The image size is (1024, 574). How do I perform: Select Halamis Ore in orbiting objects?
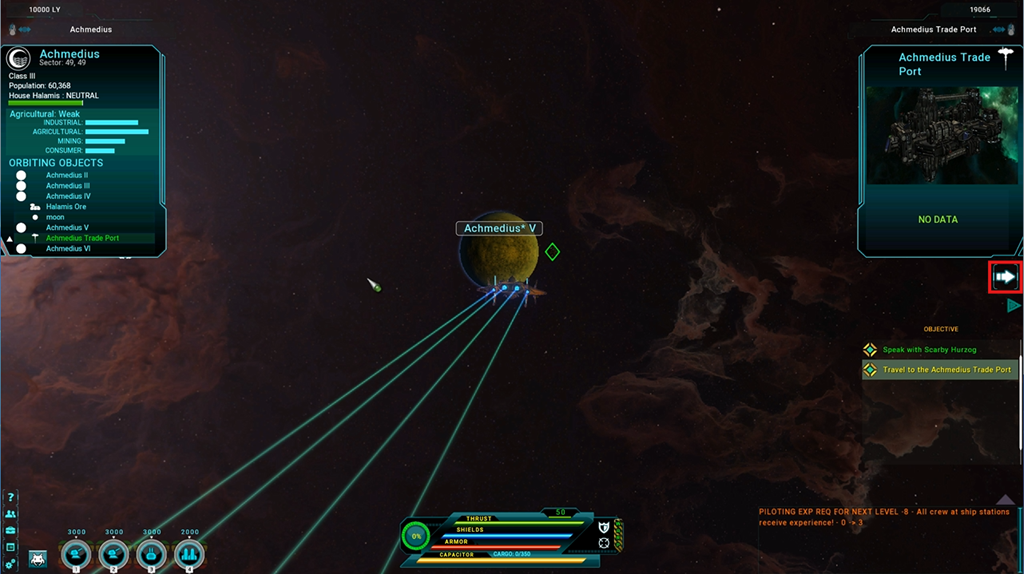click(x=66, y=207)
